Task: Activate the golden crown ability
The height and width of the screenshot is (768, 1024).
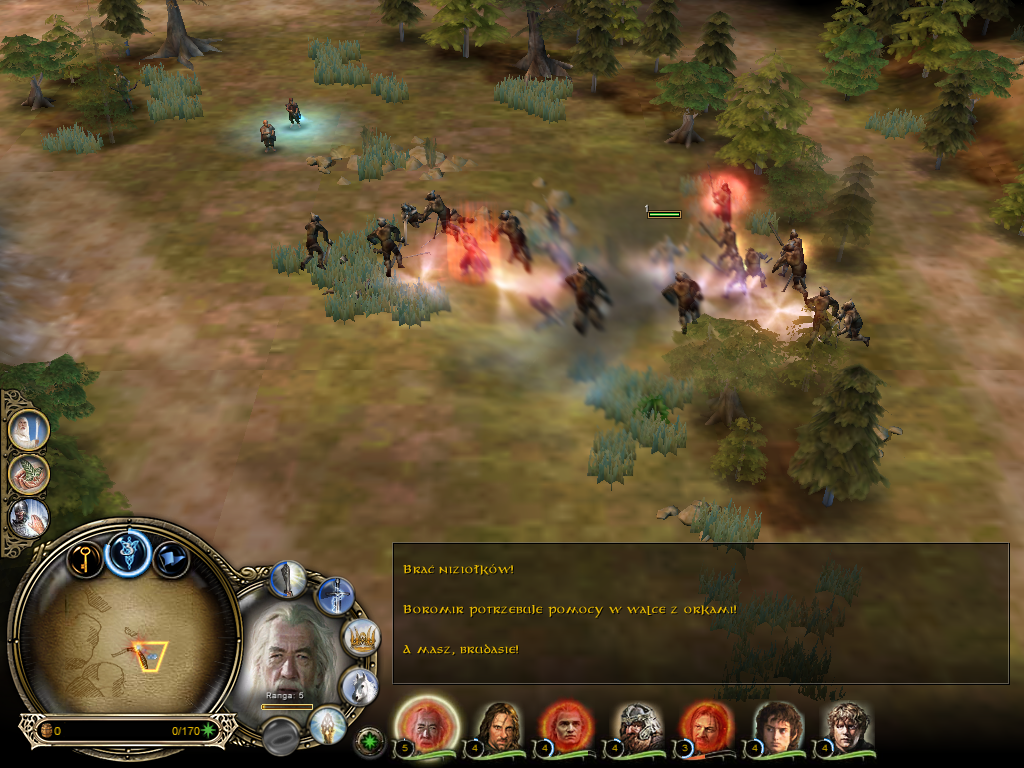Action: (x=360, y=637)
